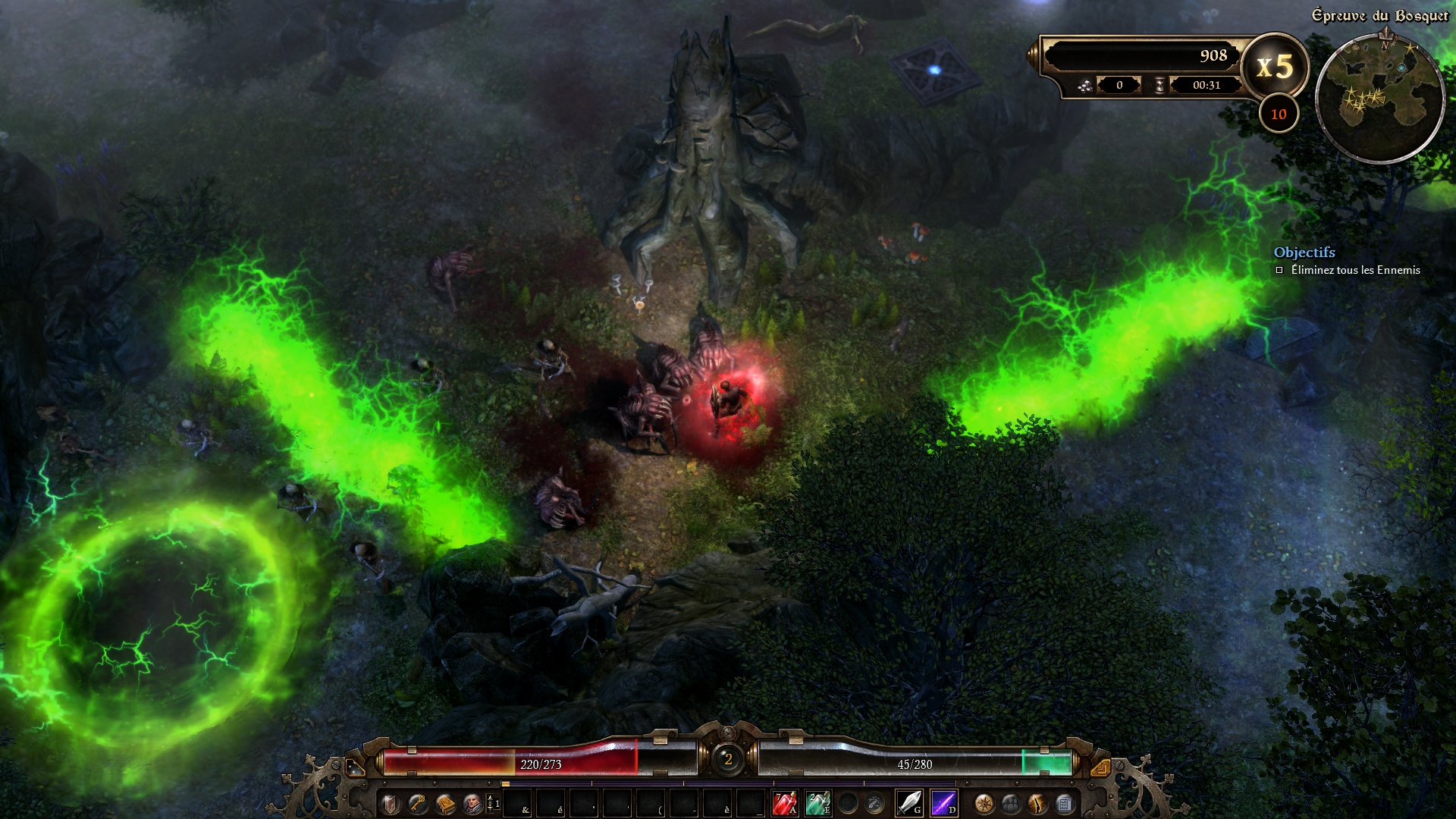Select the bald character portrait icon
The image size is (1456, 819).
pos(472,803)
